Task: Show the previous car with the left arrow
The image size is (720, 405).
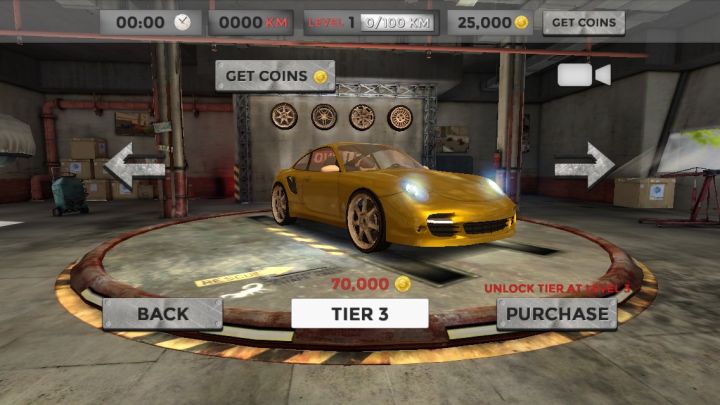Action: tap(135, 165)
